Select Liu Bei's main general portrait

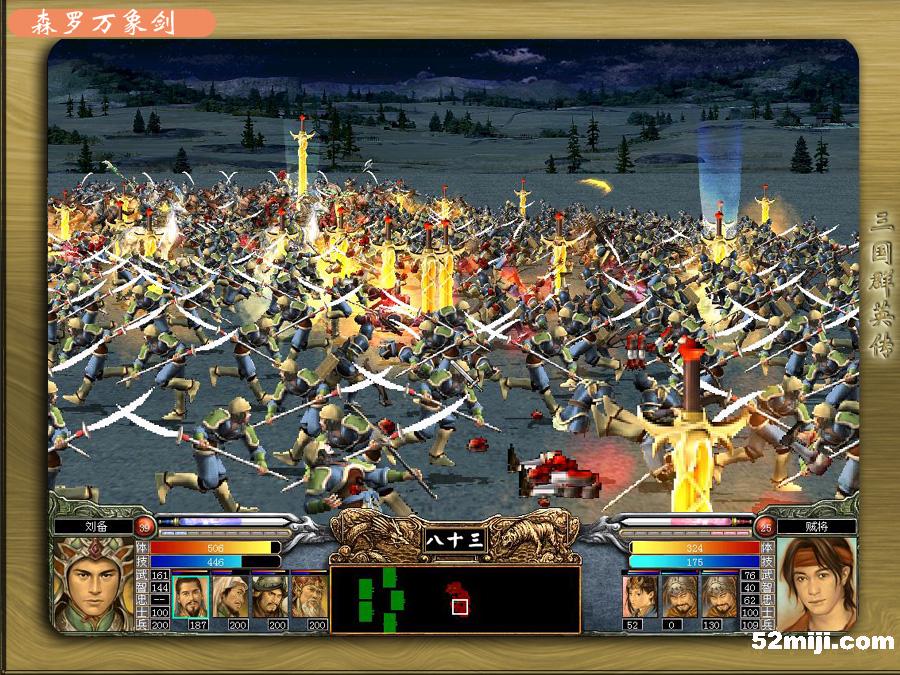(93, 583)
